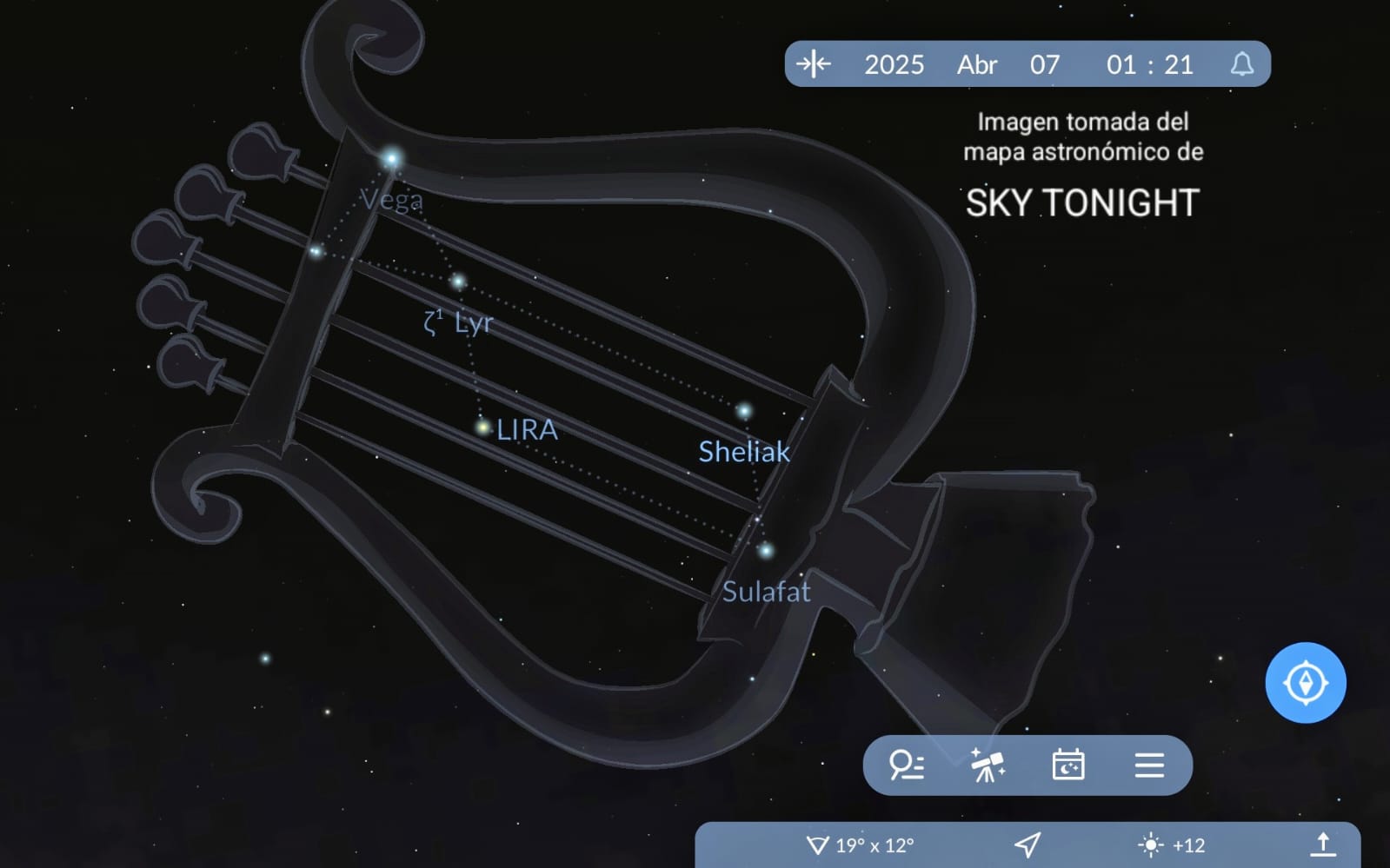Select the star label Sulafat

[766, 592]
